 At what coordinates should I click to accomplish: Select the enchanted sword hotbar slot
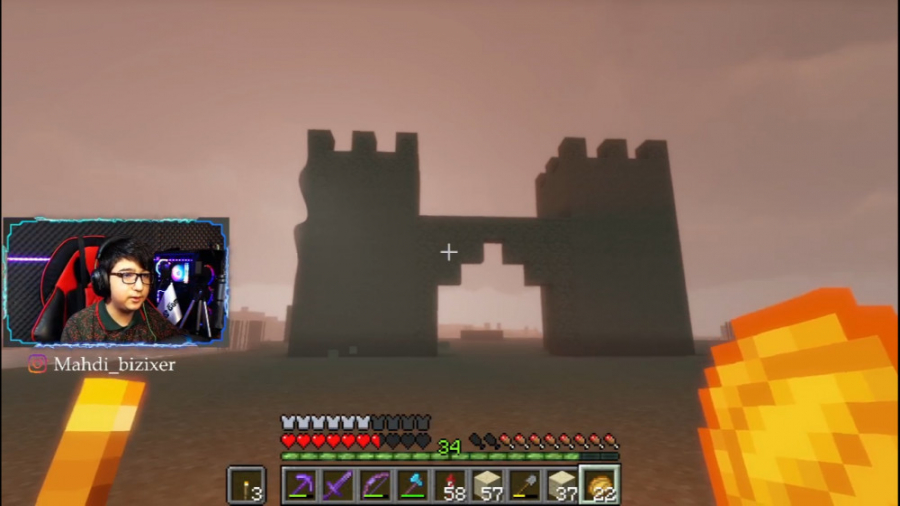(x=338, y=485)
